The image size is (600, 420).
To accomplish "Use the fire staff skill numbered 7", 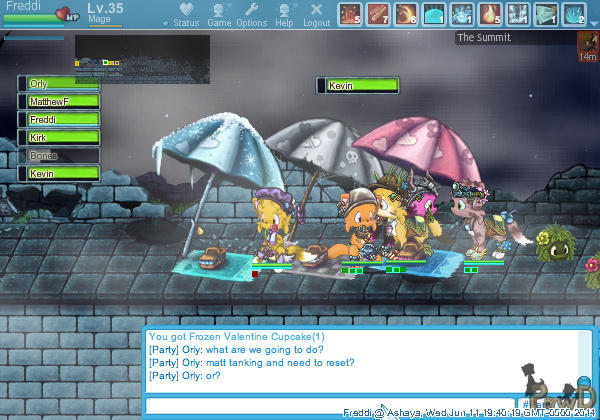I will (x=378, y=14).
